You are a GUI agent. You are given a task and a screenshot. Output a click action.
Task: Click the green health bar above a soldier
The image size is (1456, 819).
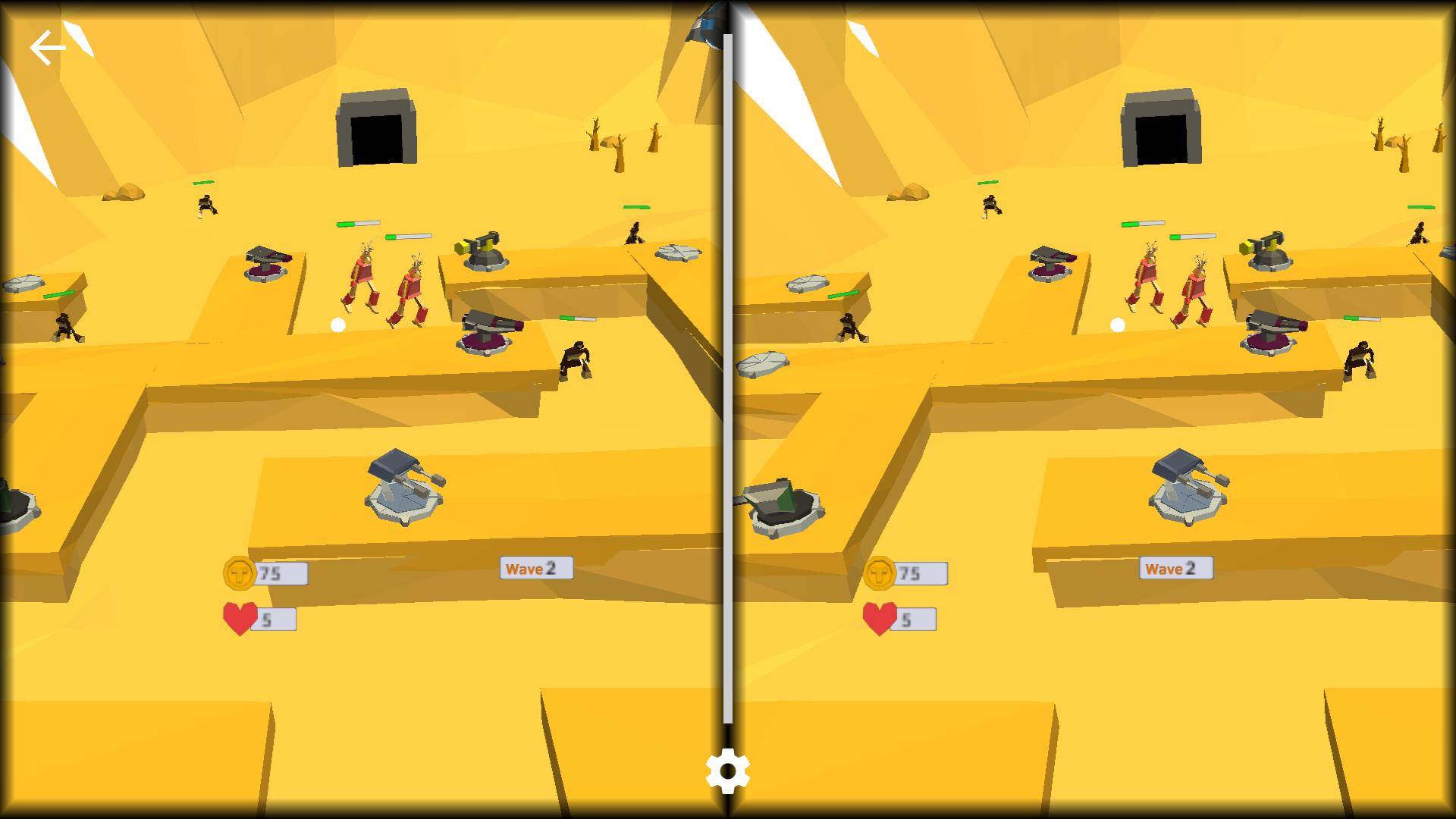[359, 223]
